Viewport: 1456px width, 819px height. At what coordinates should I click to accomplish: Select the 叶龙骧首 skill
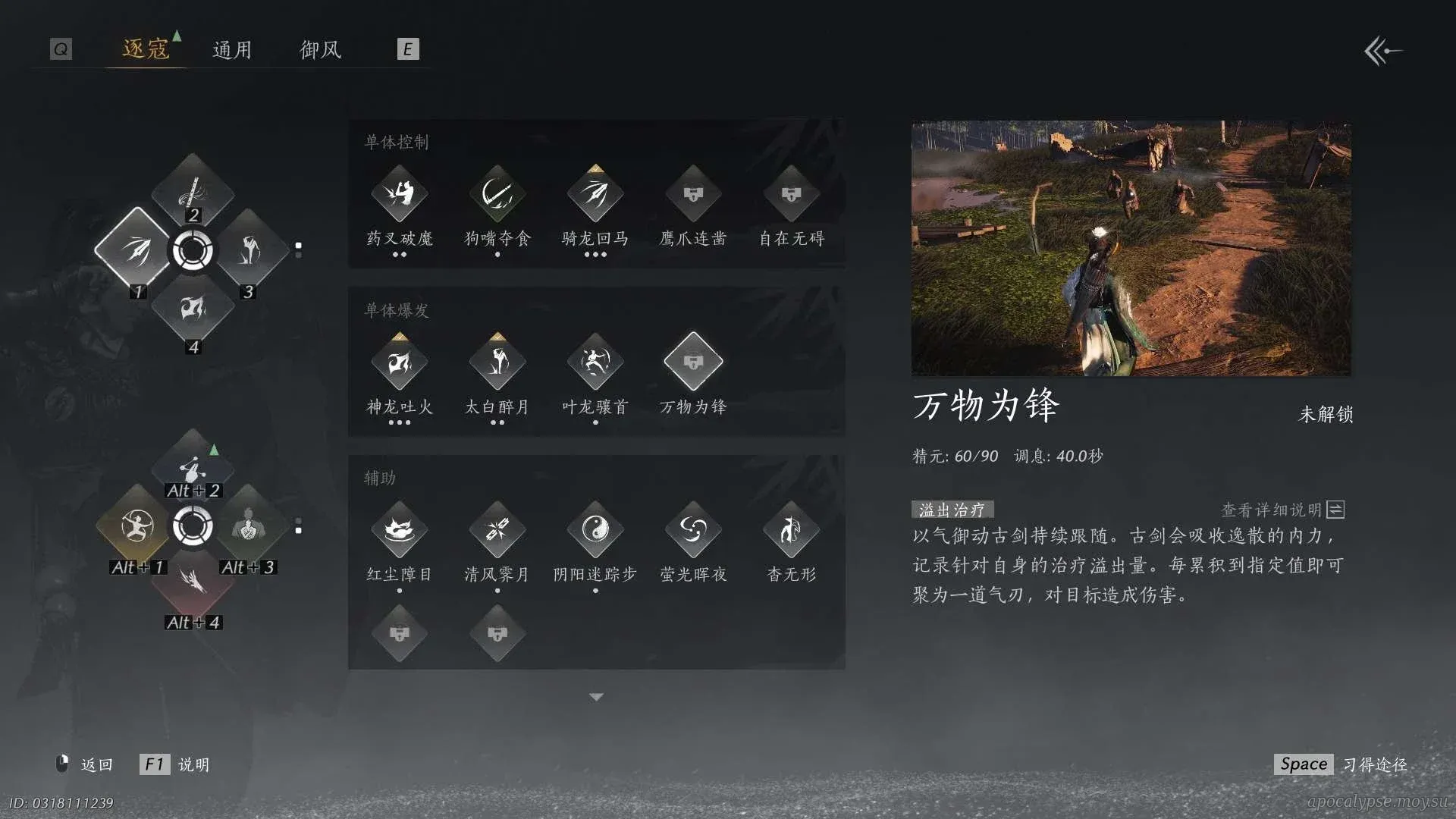click(x=595, y=362)
